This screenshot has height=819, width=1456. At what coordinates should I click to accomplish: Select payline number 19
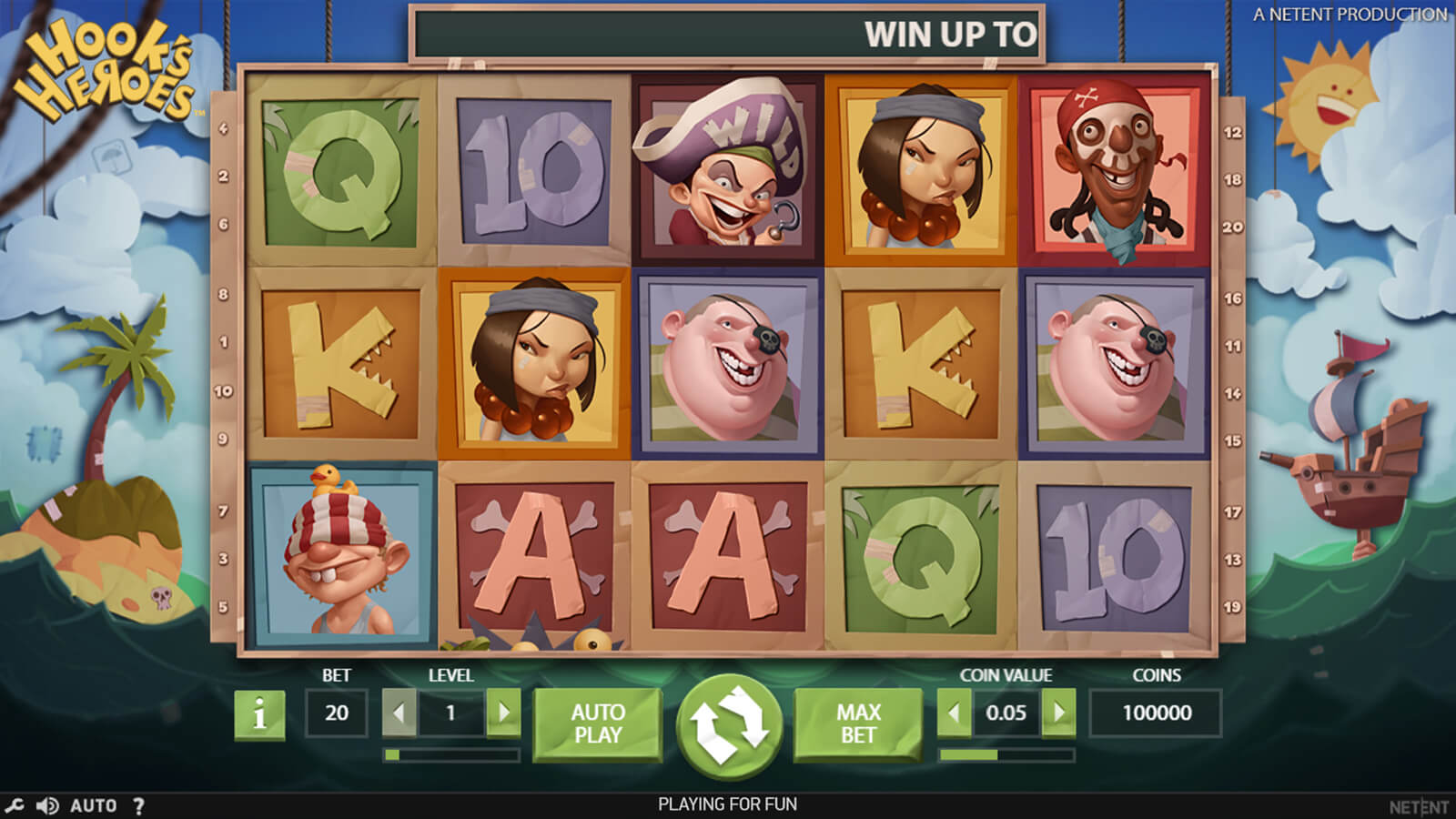click(x=1232, y=607)
